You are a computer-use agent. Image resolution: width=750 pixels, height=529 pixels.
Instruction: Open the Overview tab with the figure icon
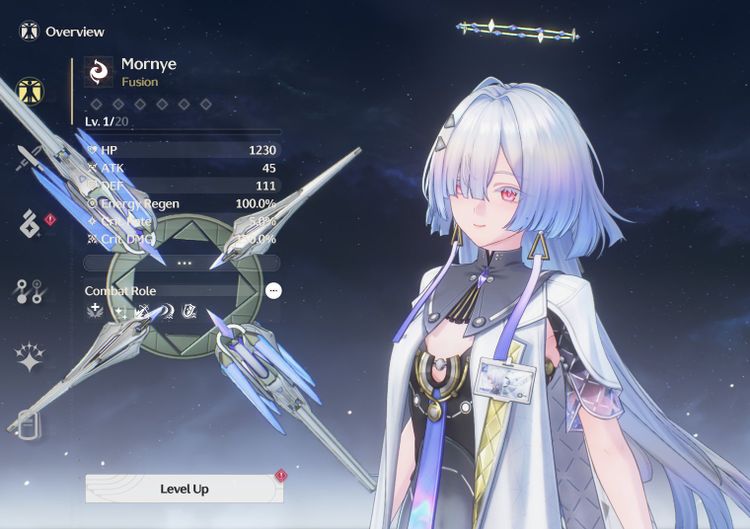(x=31, y=92)
